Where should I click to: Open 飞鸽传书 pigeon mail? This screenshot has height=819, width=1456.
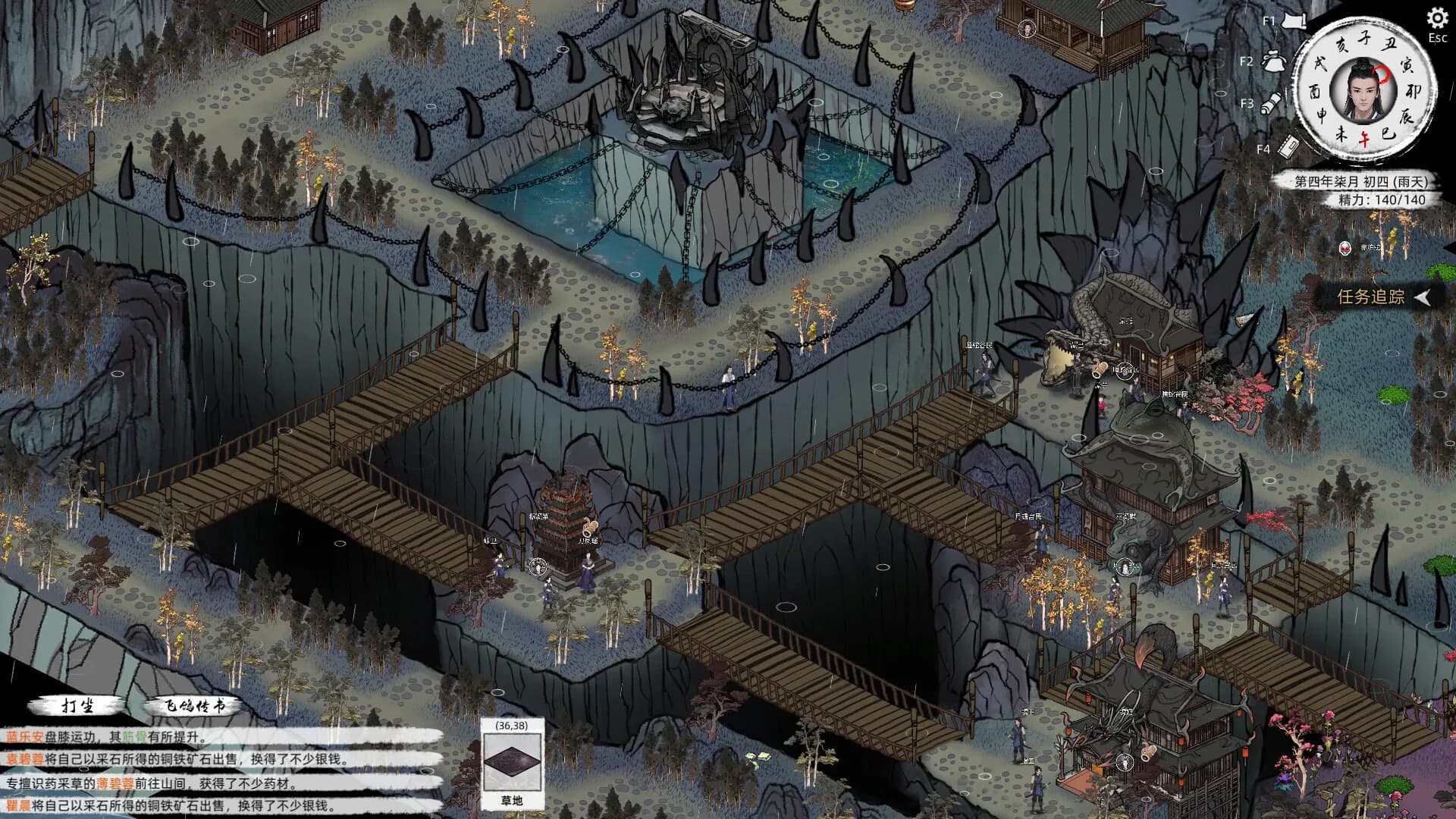196,706
